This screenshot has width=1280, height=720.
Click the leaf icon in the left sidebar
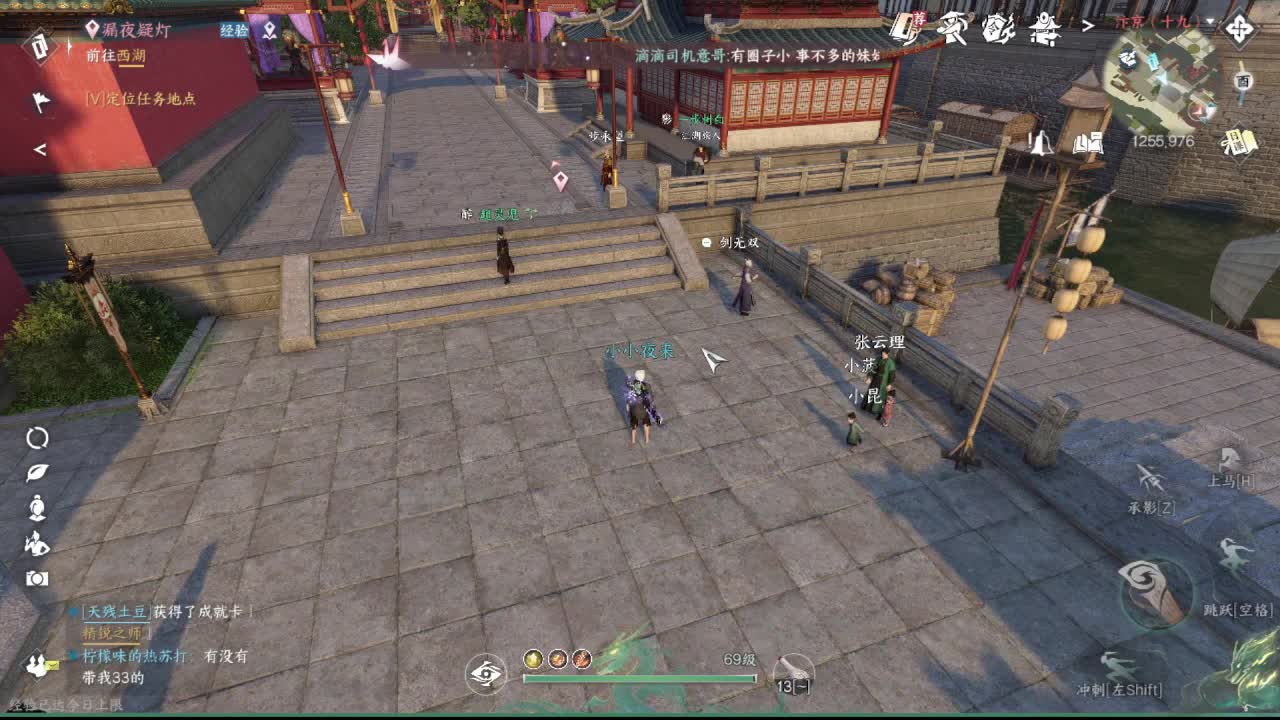(x=36, y=470)
